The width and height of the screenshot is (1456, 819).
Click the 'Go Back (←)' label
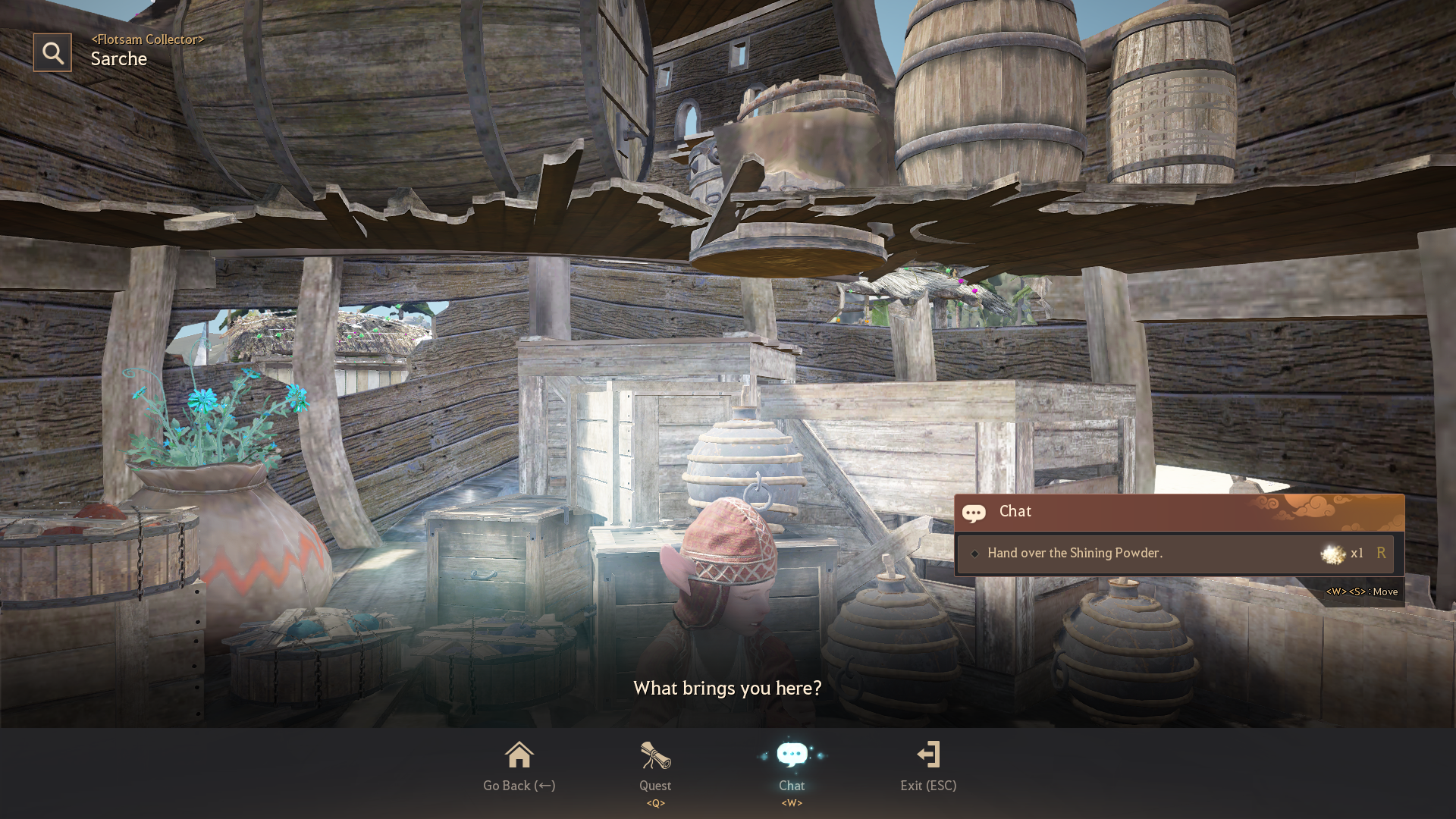pos(519,786)
